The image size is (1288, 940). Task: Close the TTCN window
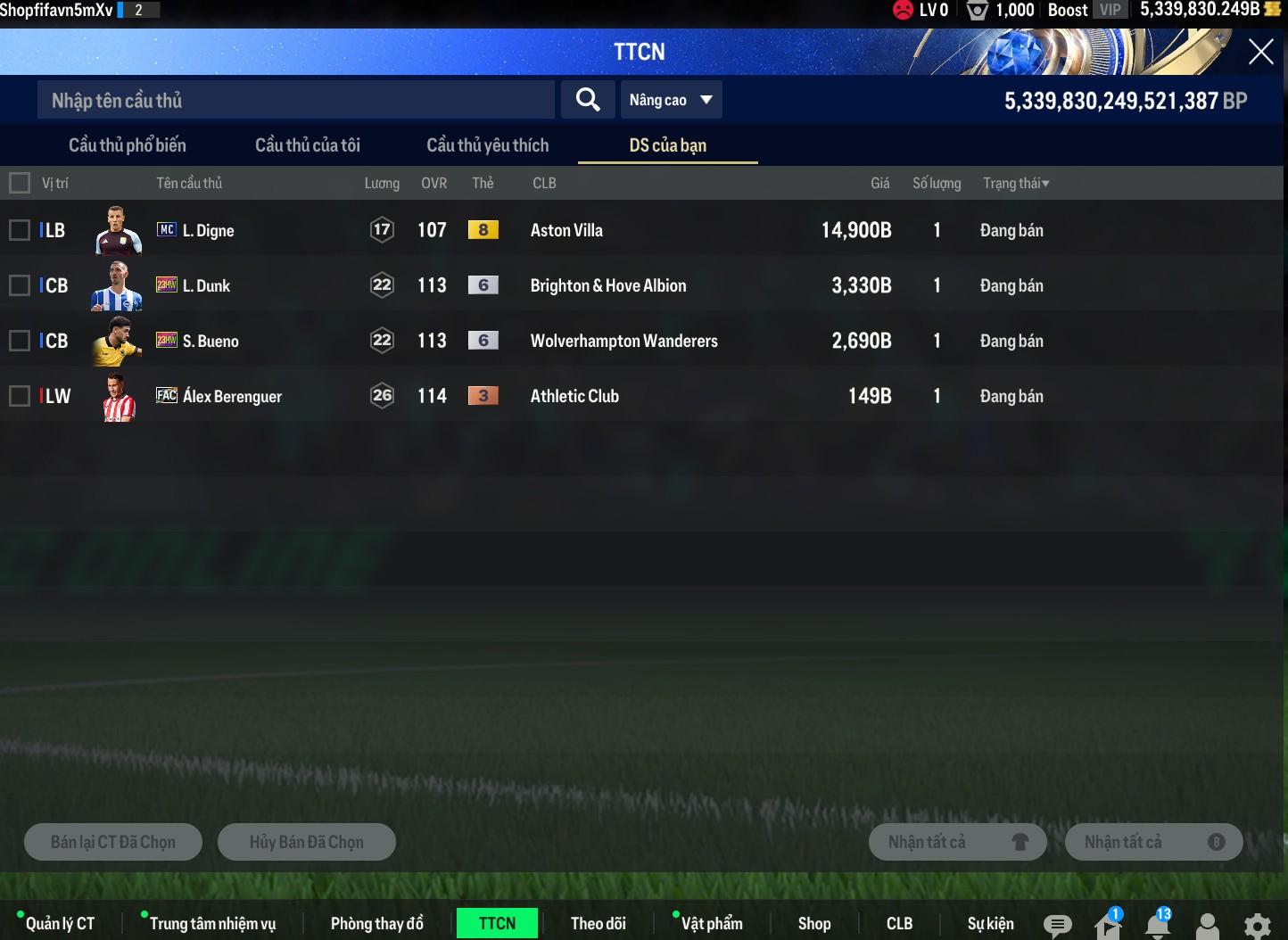tap(1260, 52)
